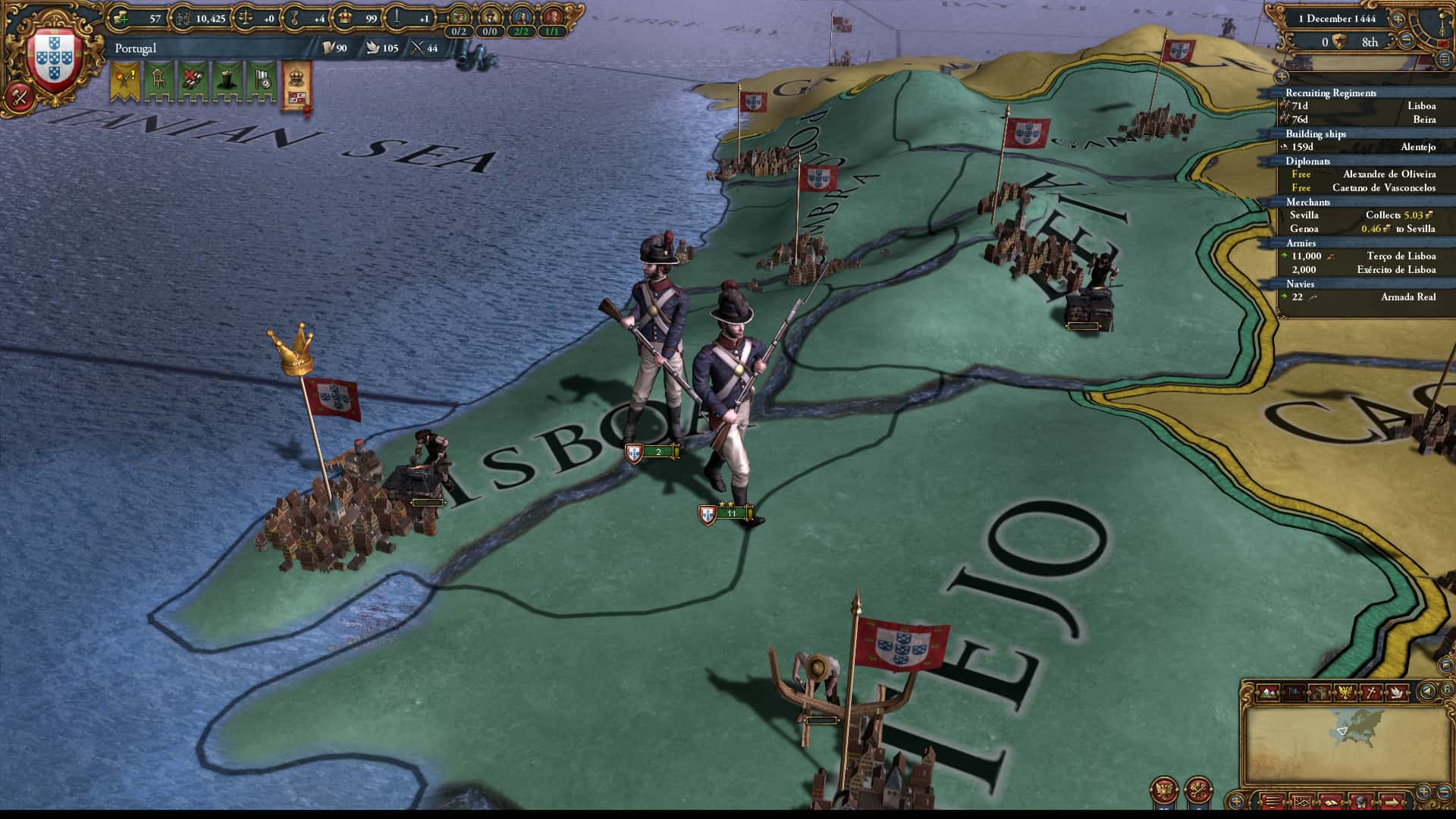Open the ledger from the bottom-right toolbar
The width and height of the screenshot is (1456, 819).
click(1332, 801)
